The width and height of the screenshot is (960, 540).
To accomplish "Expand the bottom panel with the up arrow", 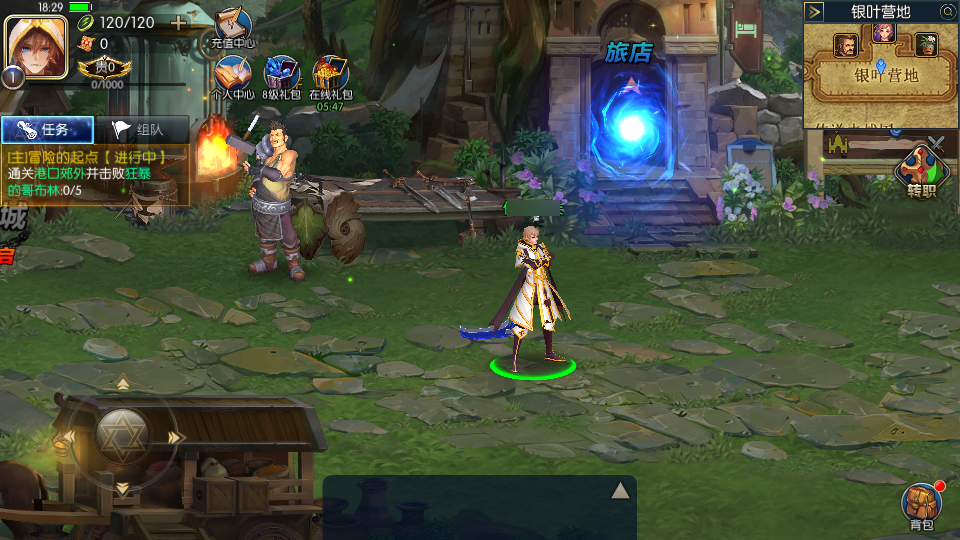I will point(620,489).
